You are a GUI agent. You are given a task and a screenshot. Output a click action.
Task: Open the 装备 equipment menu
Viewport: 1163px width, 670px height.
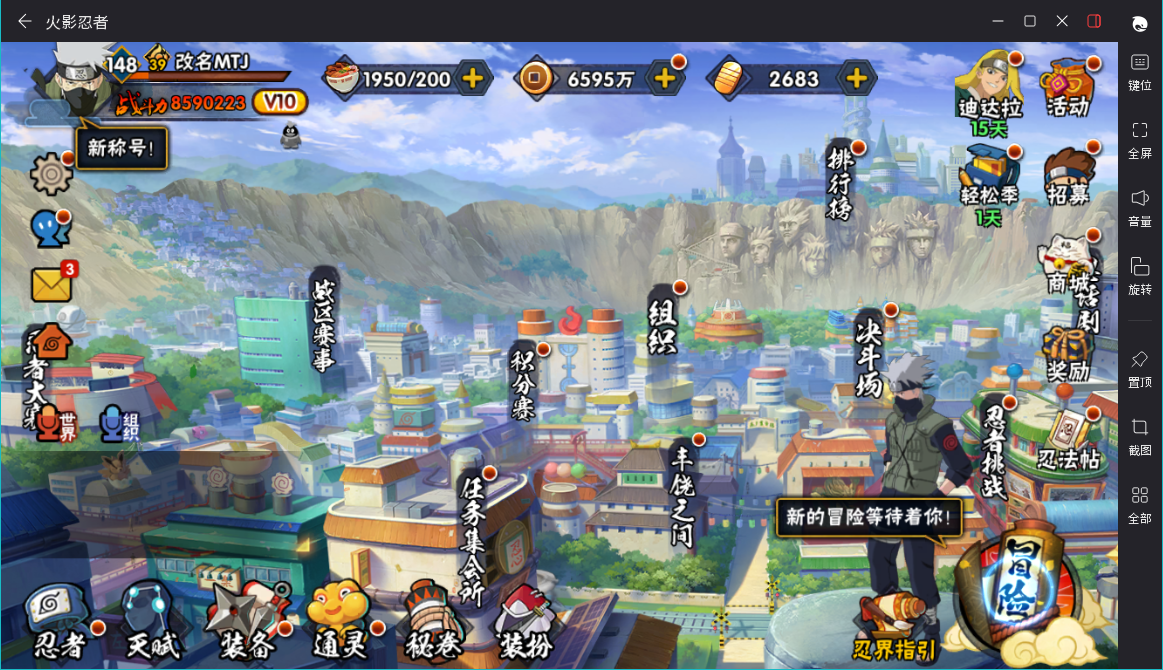(244, 620)
